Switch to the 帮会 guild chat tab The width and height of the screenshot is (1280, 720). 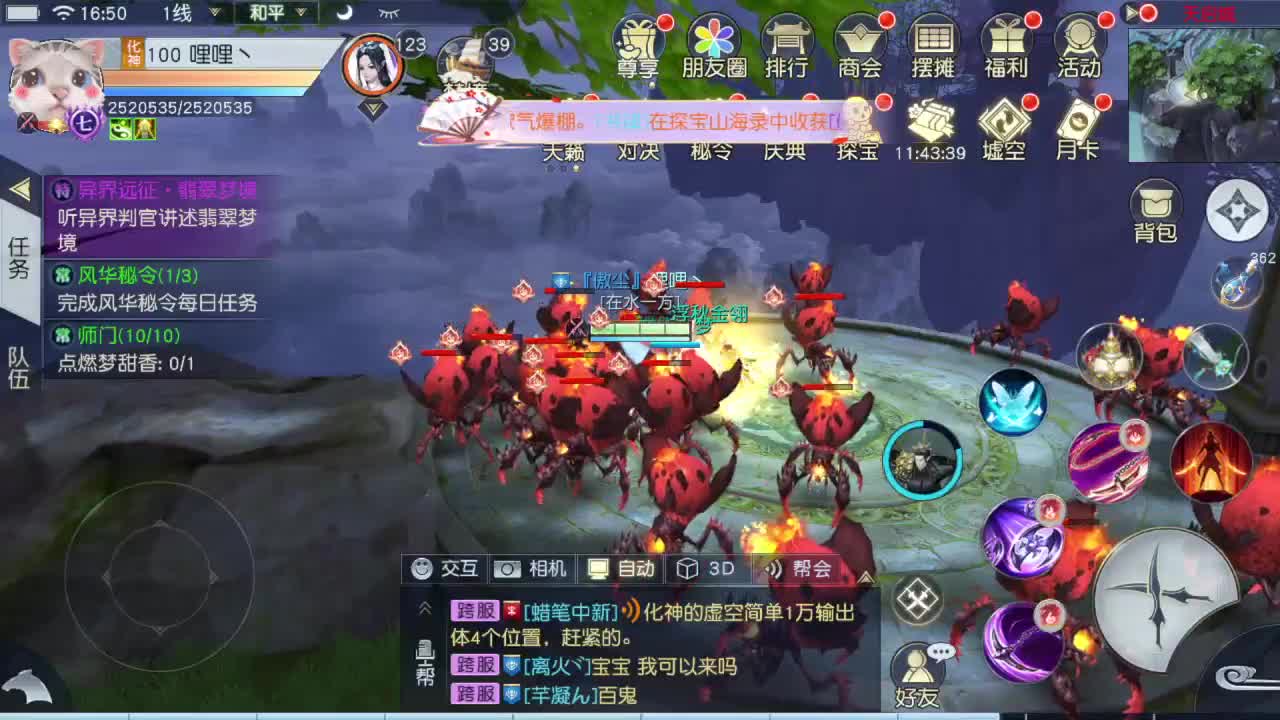[799, 568]
